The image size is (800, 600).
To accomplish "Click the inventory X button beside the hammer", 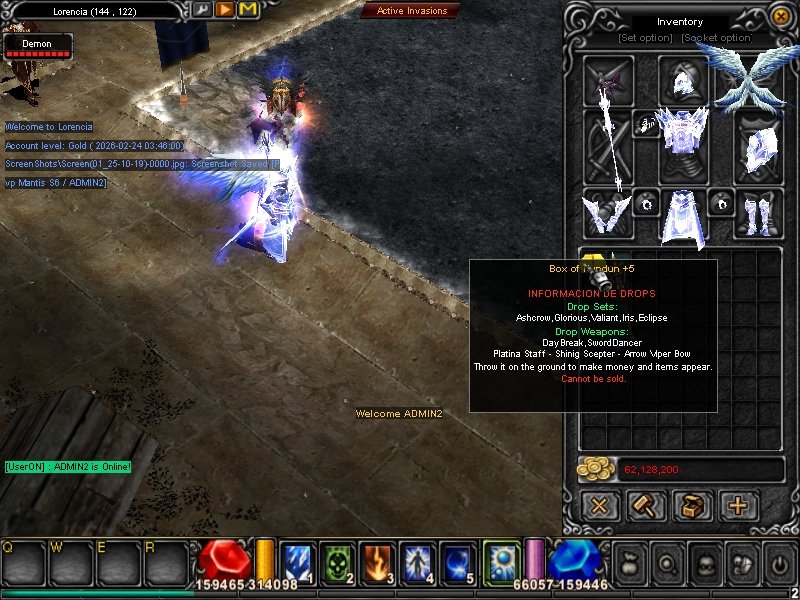I will (x=599, y=506).
